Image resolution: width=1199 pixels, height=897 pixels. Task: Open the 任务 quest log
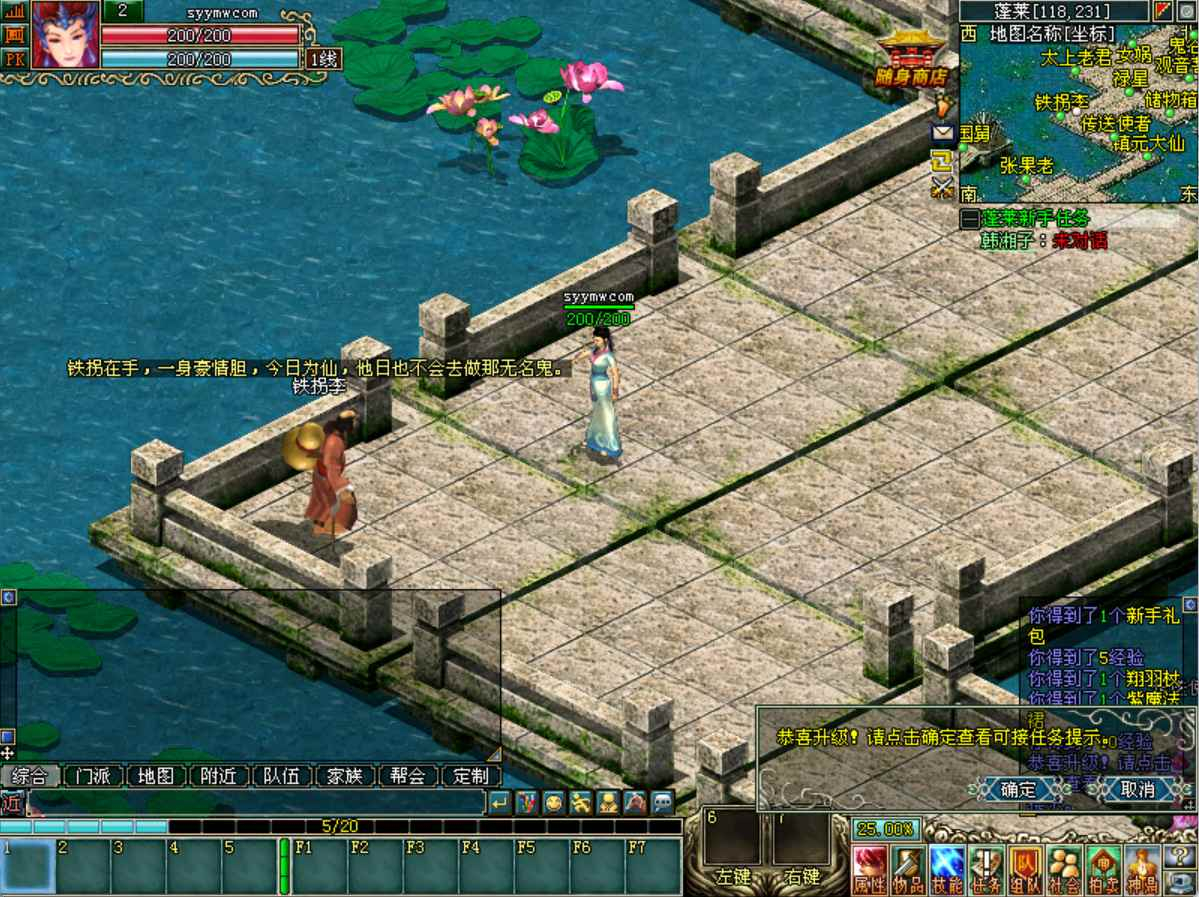(x=986, y=869)
